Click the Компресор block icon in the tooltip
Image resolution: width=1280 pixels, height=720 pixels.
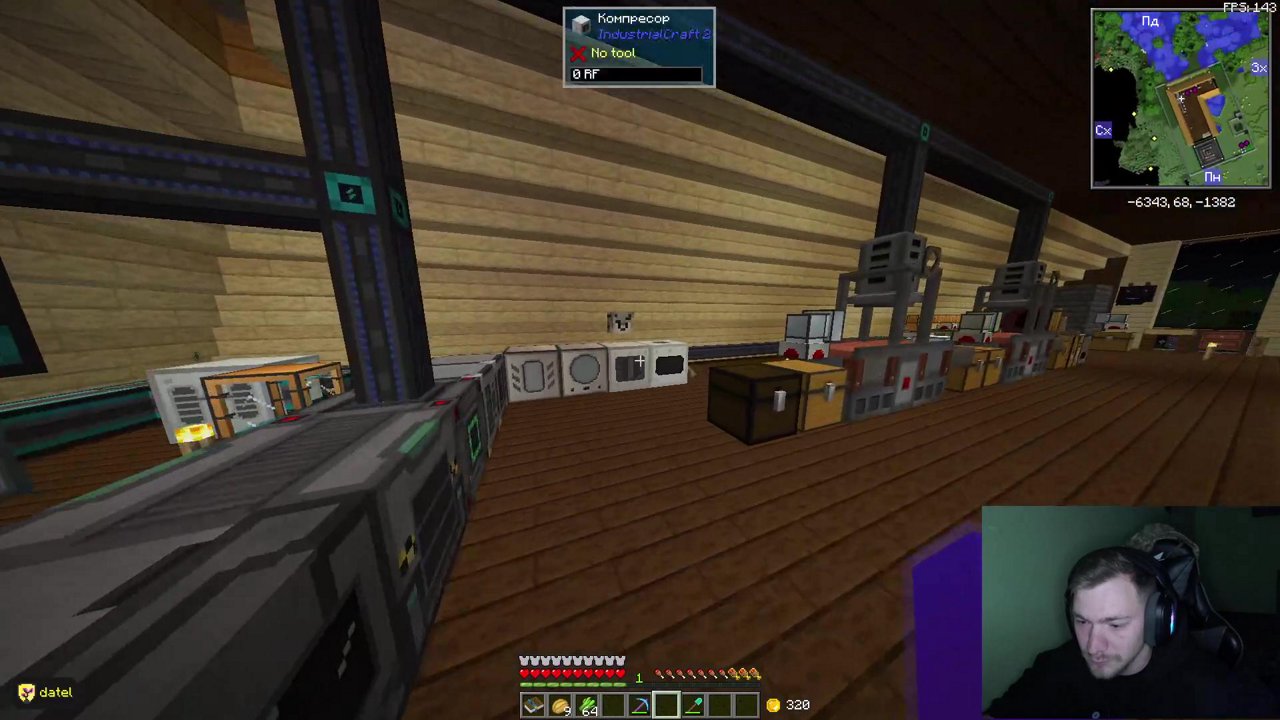pos(582,22)
